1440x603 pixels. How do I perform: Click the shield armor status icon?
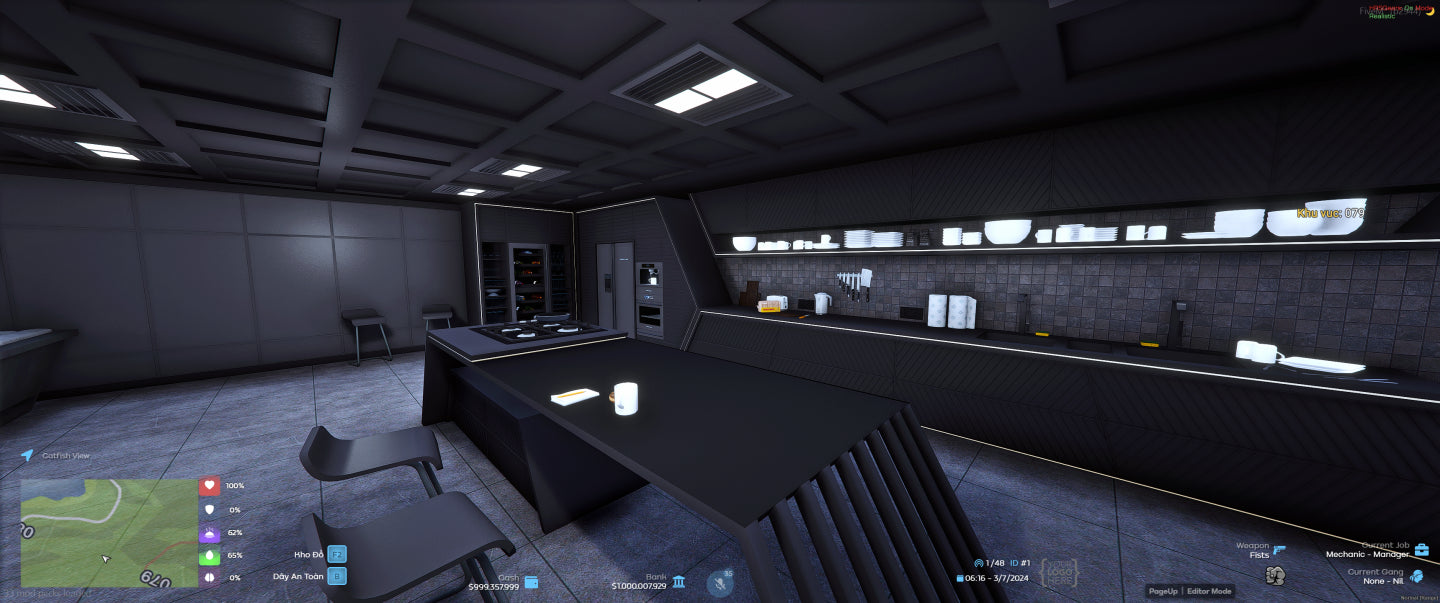[x=209, y=509]
